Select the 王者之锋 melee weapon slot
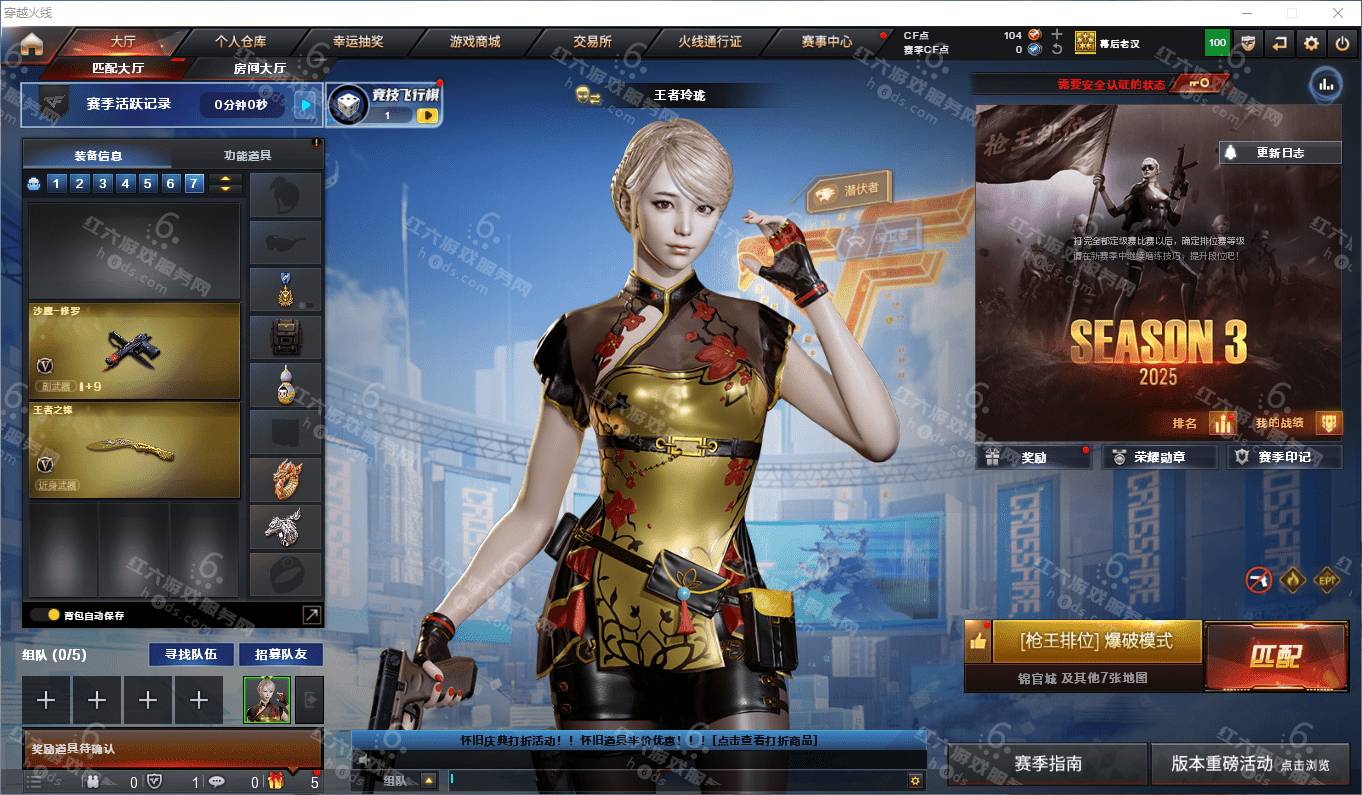1362x795 pixels. (134, 450)
